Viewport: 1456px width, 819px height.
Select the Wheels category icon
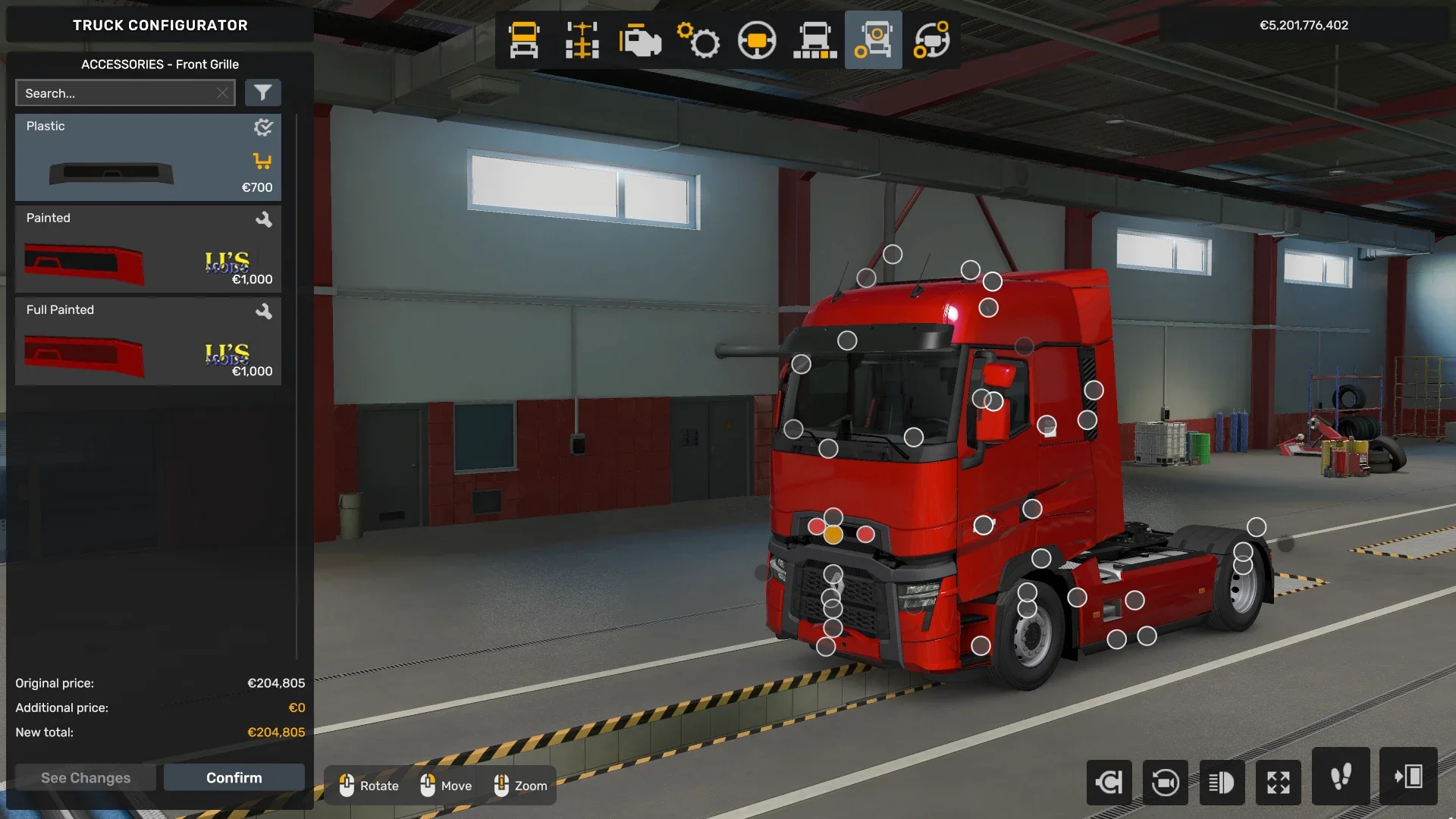[x=815, y=40]
